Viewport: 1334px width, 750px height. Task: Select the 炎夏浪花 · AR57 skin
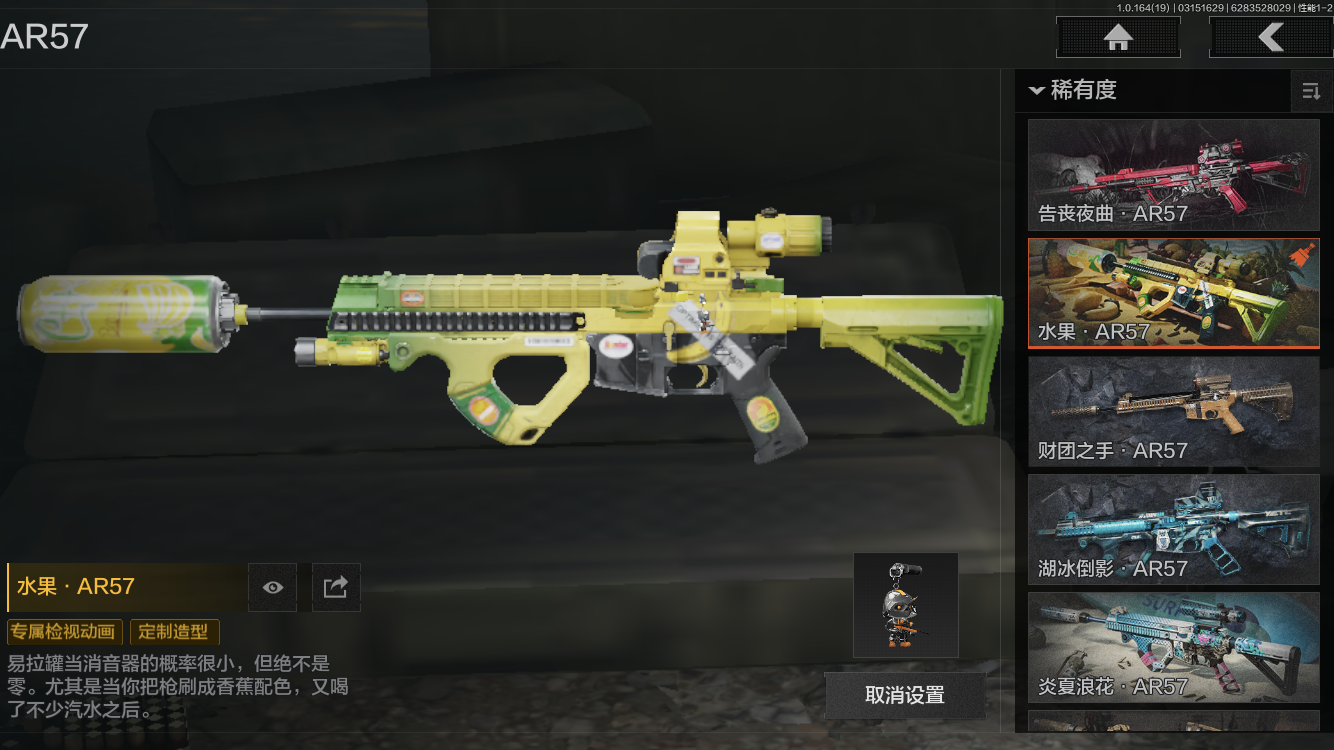click(x=1174, y=647)
